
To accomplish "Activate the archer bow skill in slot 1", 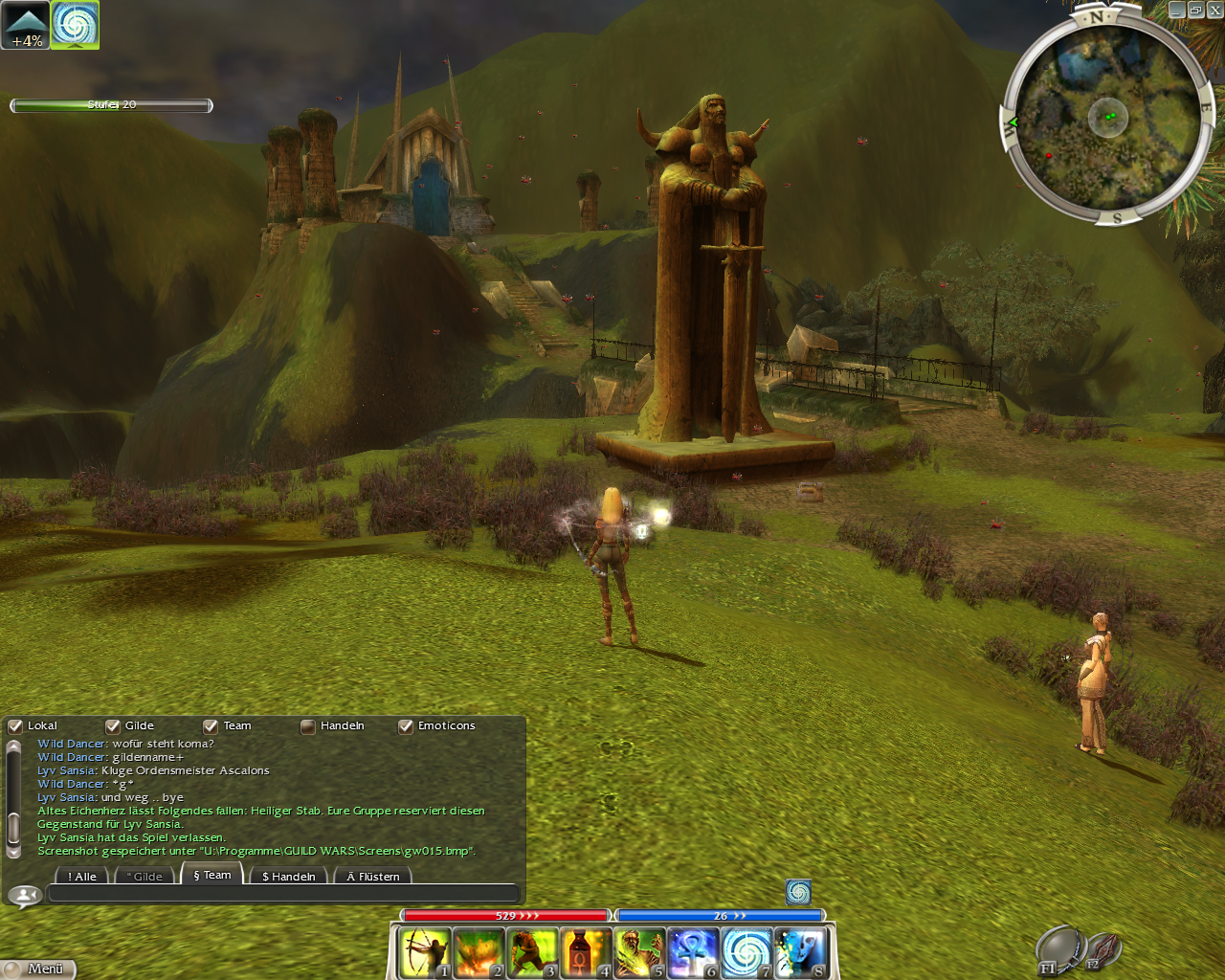I will point(424,952).
